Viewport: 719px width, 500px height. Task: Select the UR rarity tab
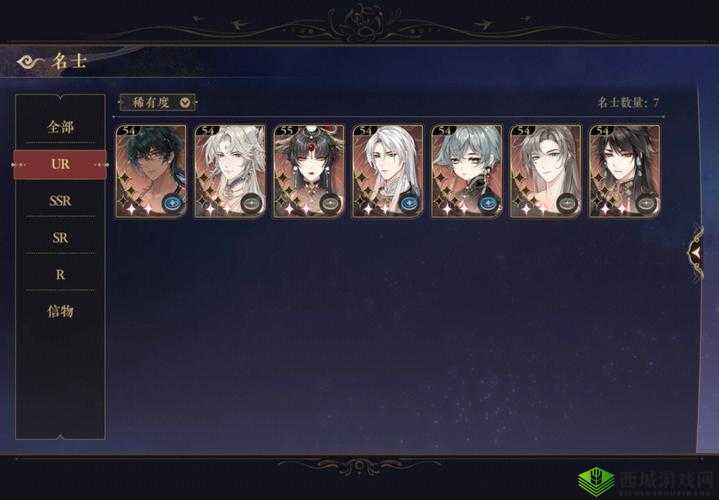click(x=60, y=163)
